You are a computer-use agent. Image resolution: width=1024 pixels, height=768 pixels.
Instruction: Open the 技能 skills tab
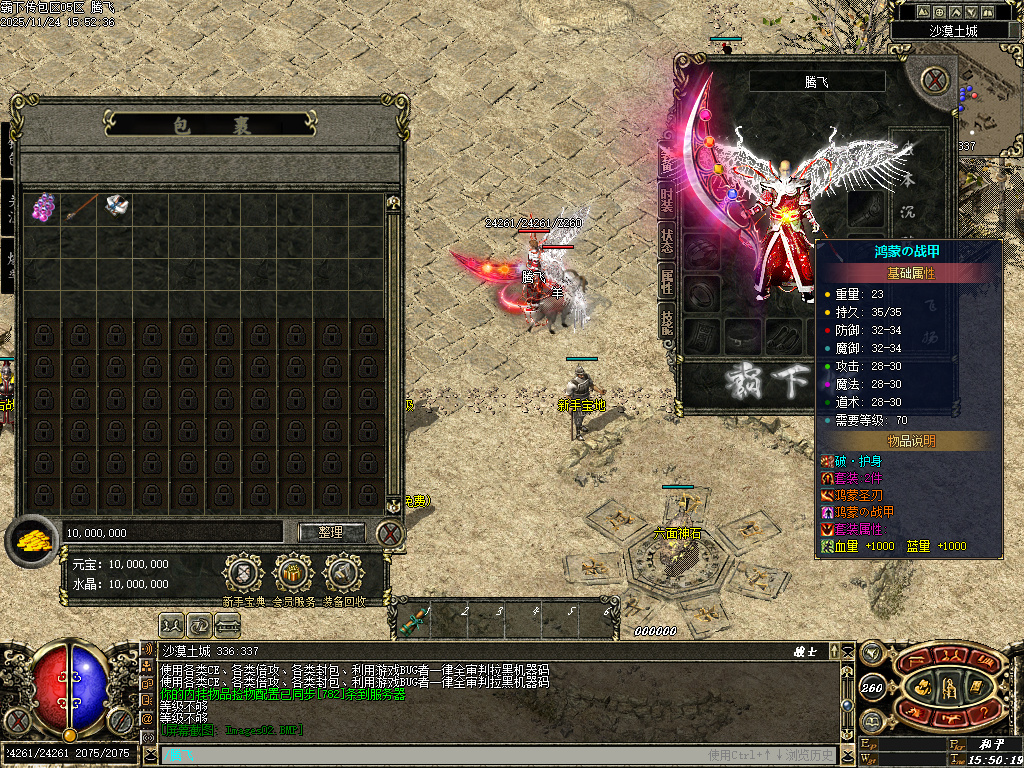click(666, 320)
